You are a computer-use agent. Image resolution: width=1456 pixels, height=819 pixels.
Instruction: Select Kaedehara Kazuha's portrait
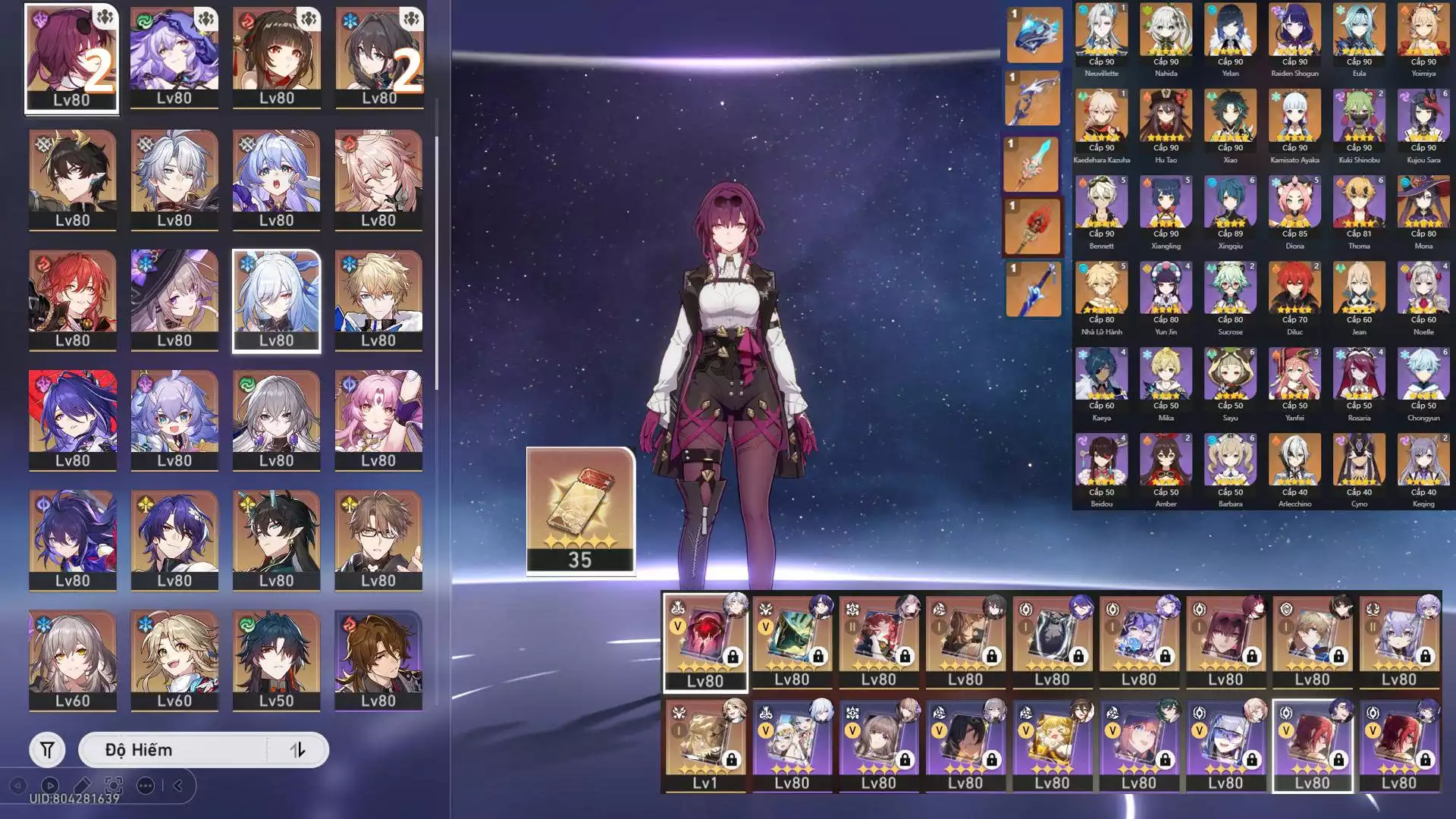tap(1101, 122)
